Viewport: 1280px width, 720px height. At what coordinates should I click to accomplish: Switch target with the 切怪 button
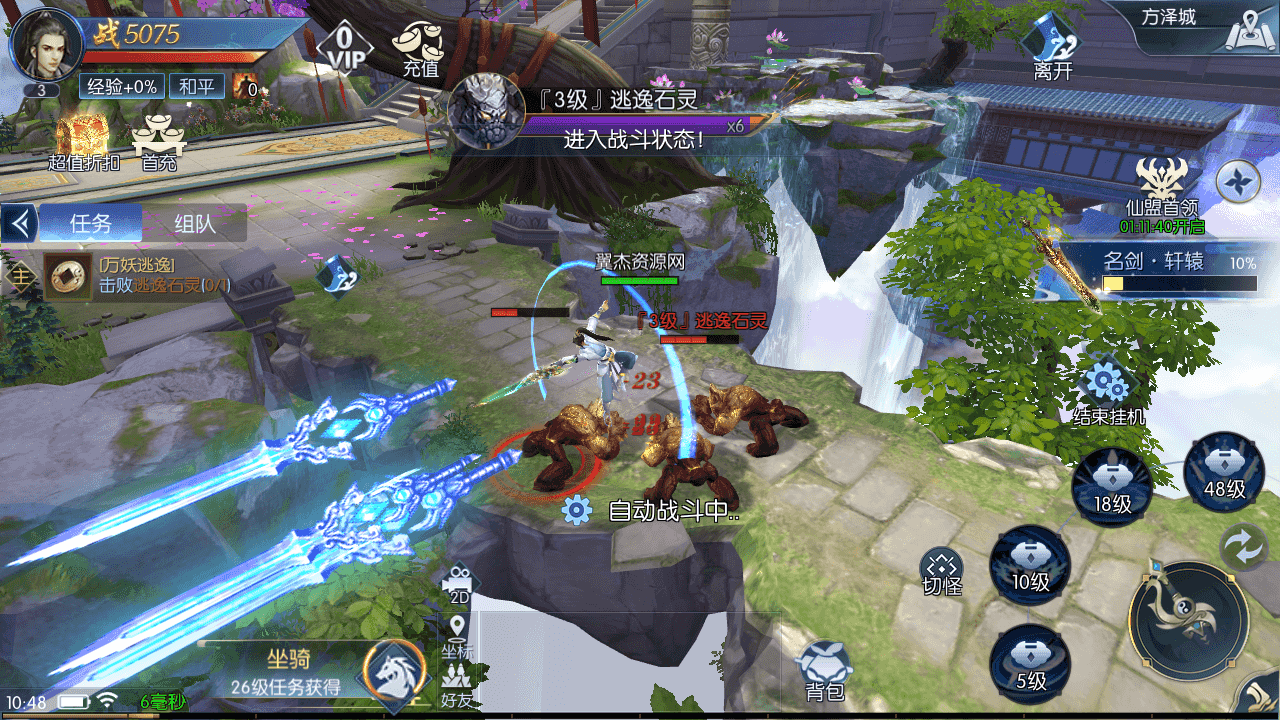tap(941, 572)
